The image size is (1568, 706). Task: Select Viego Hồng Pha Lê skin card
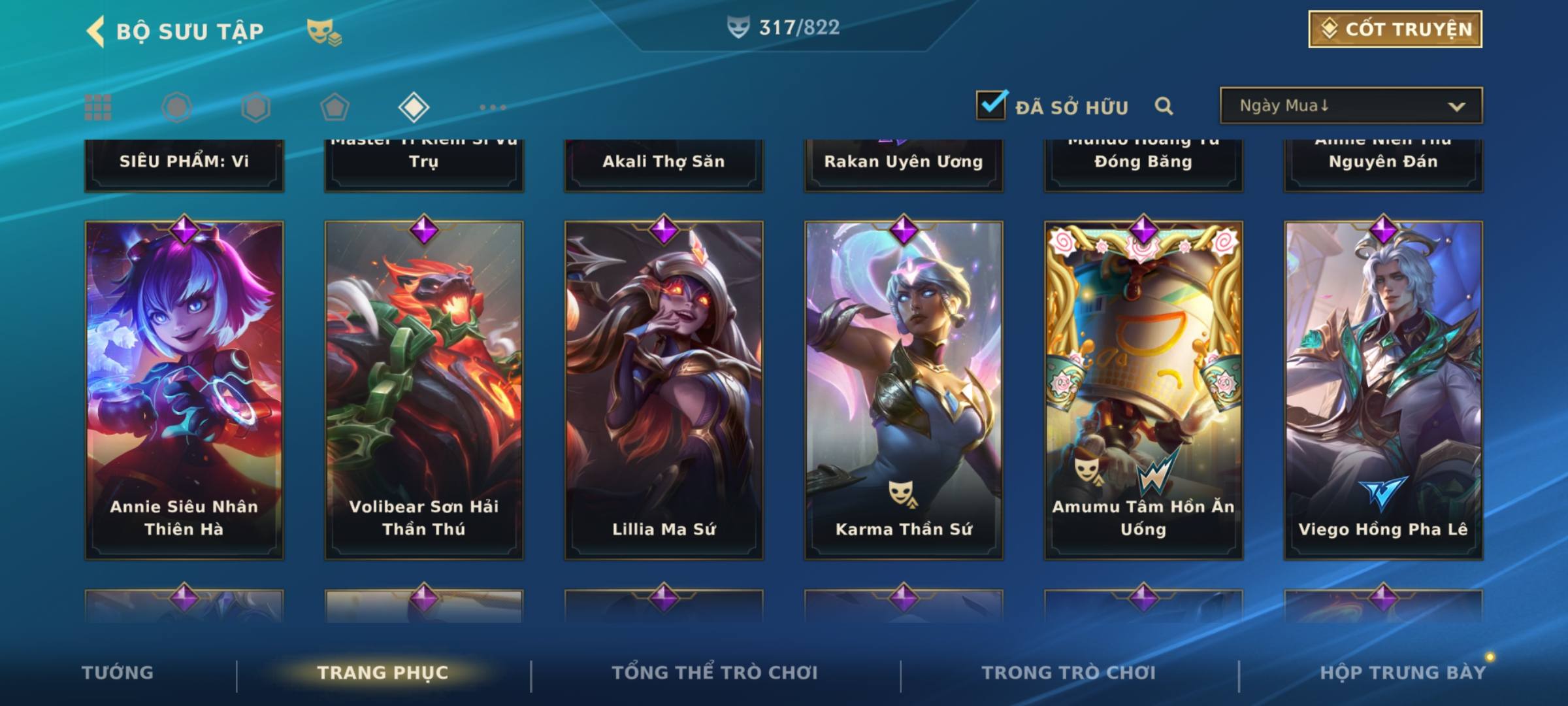pos(1383,390)
